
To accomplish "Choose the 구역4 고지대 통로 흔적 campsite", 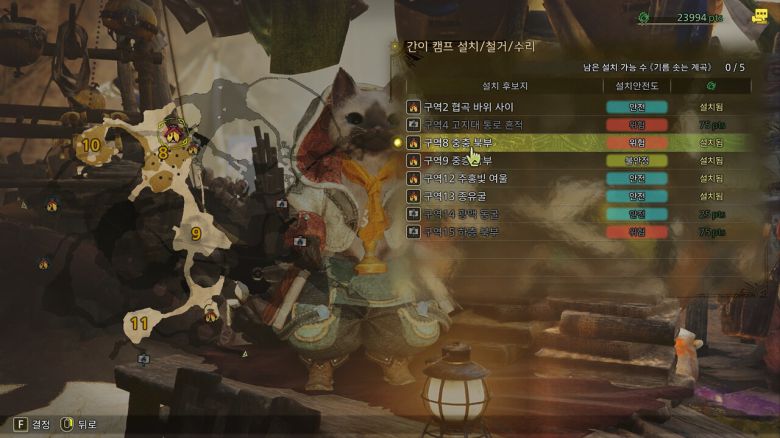I will click(x=468, y=125).
